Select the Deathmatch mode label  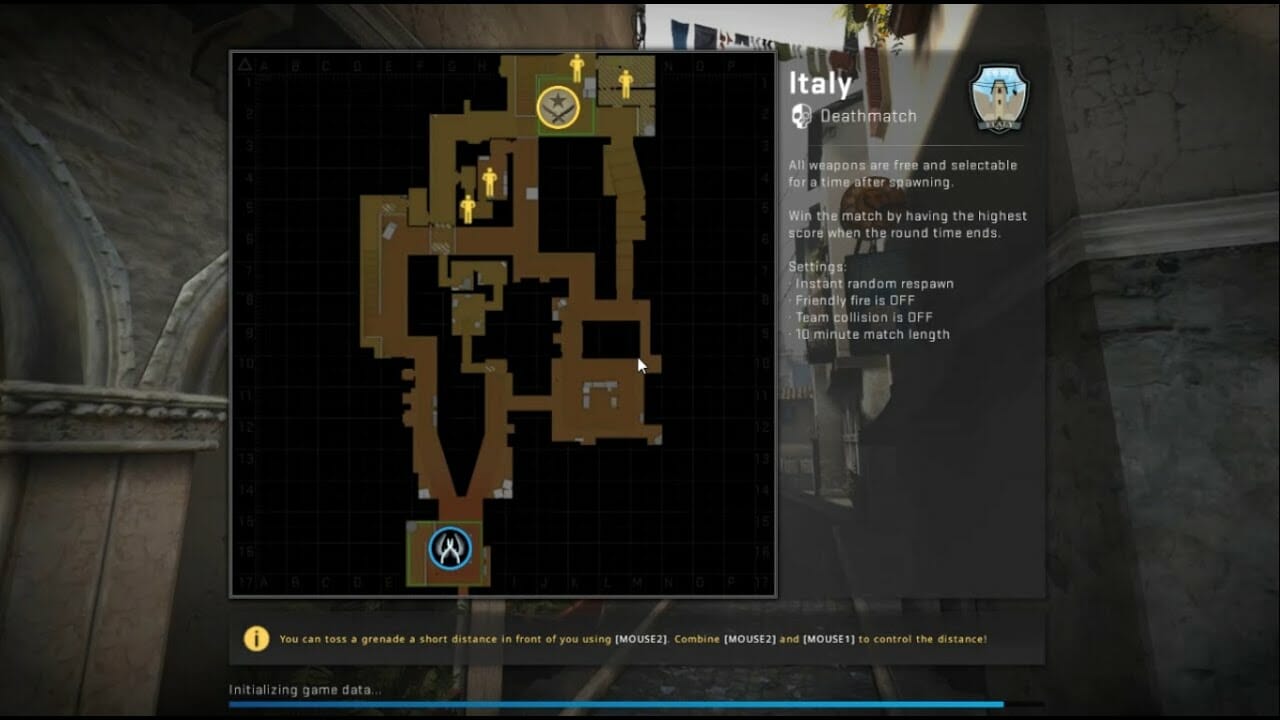(867, 115)
